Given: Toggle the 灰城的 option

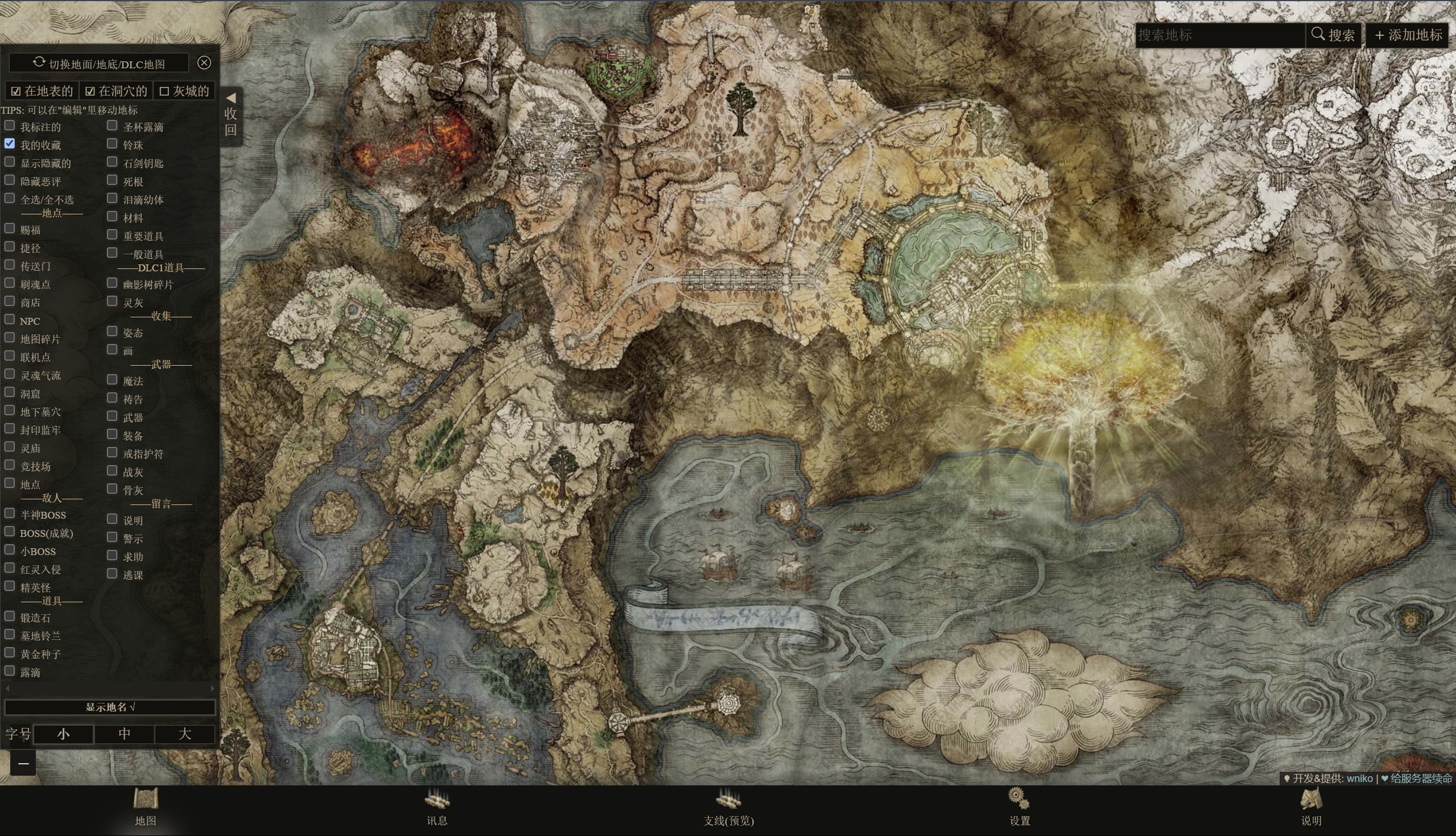Looking at the screenshot, I should point(184,91).
